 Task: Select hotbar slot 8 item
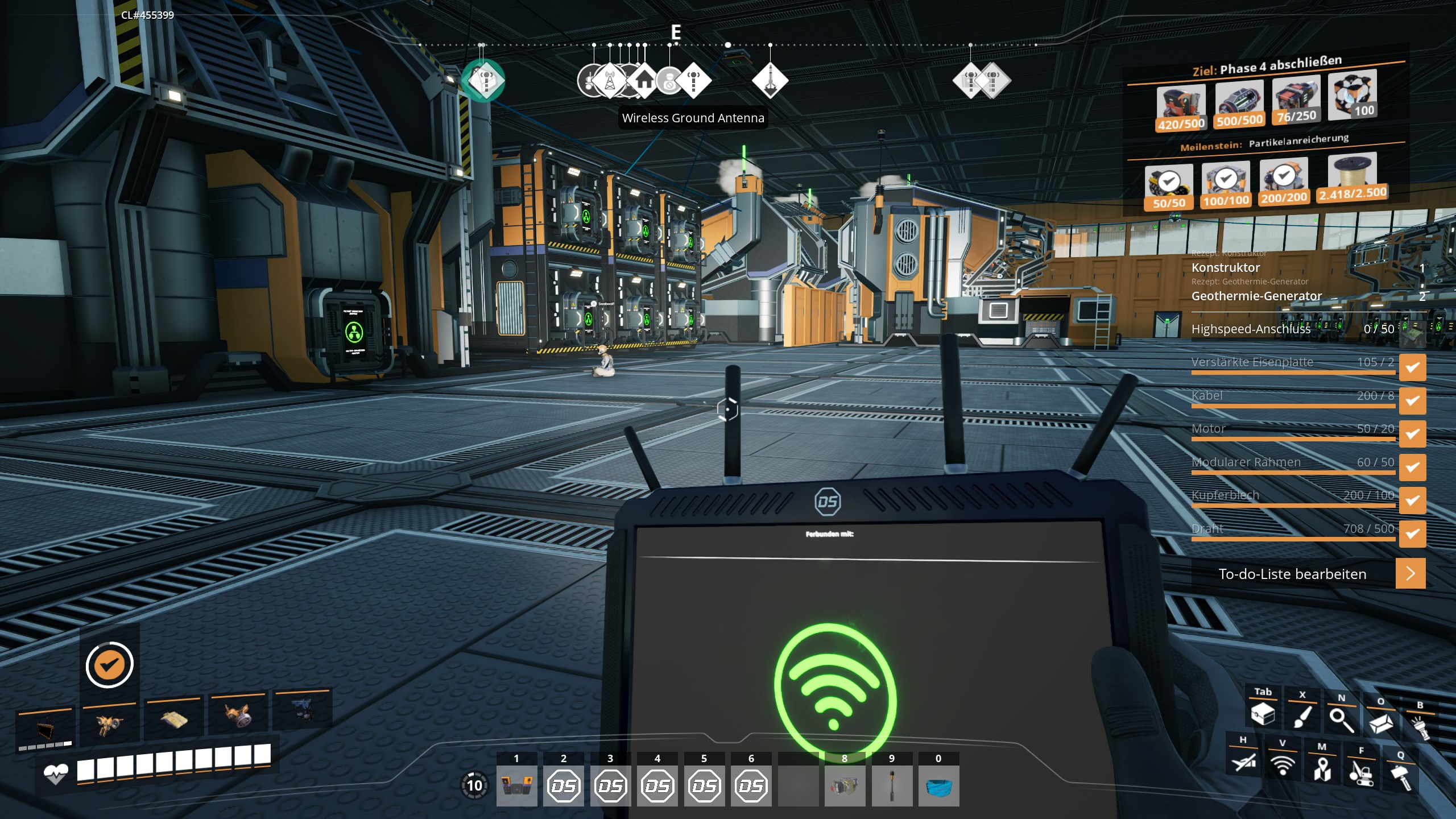click(845, 785)
